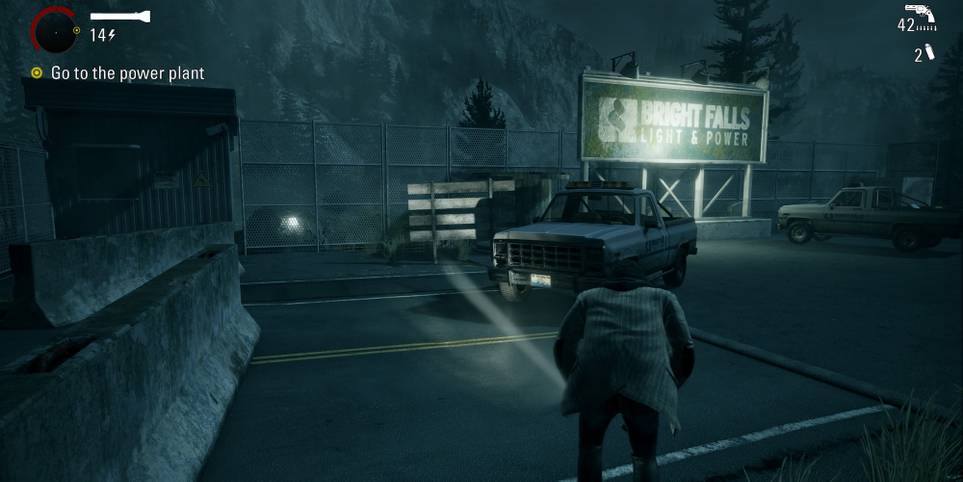Click the circular compass radar

53,30
